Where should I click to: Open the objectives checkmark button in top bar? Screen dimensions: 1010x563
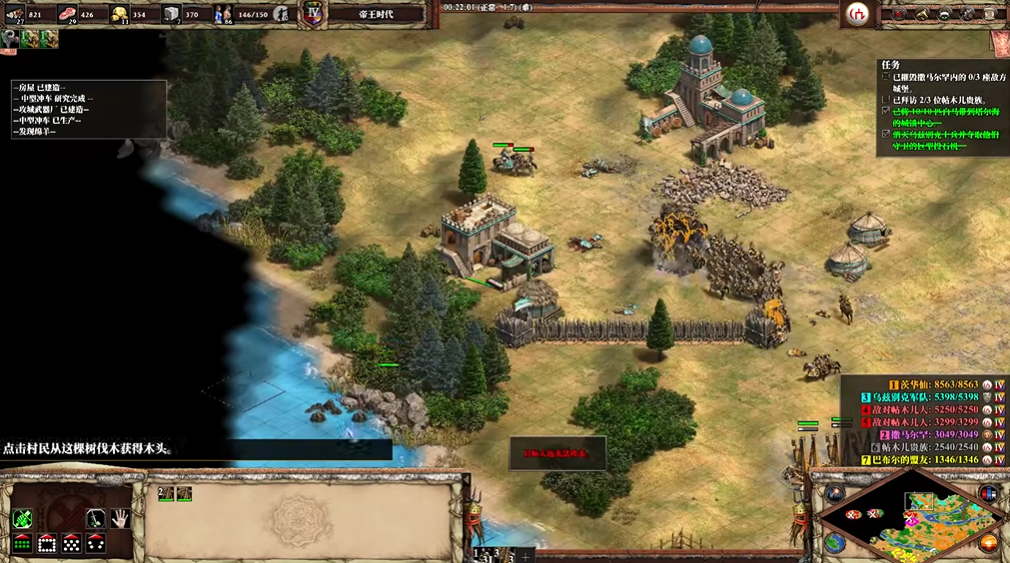(900, 14)
